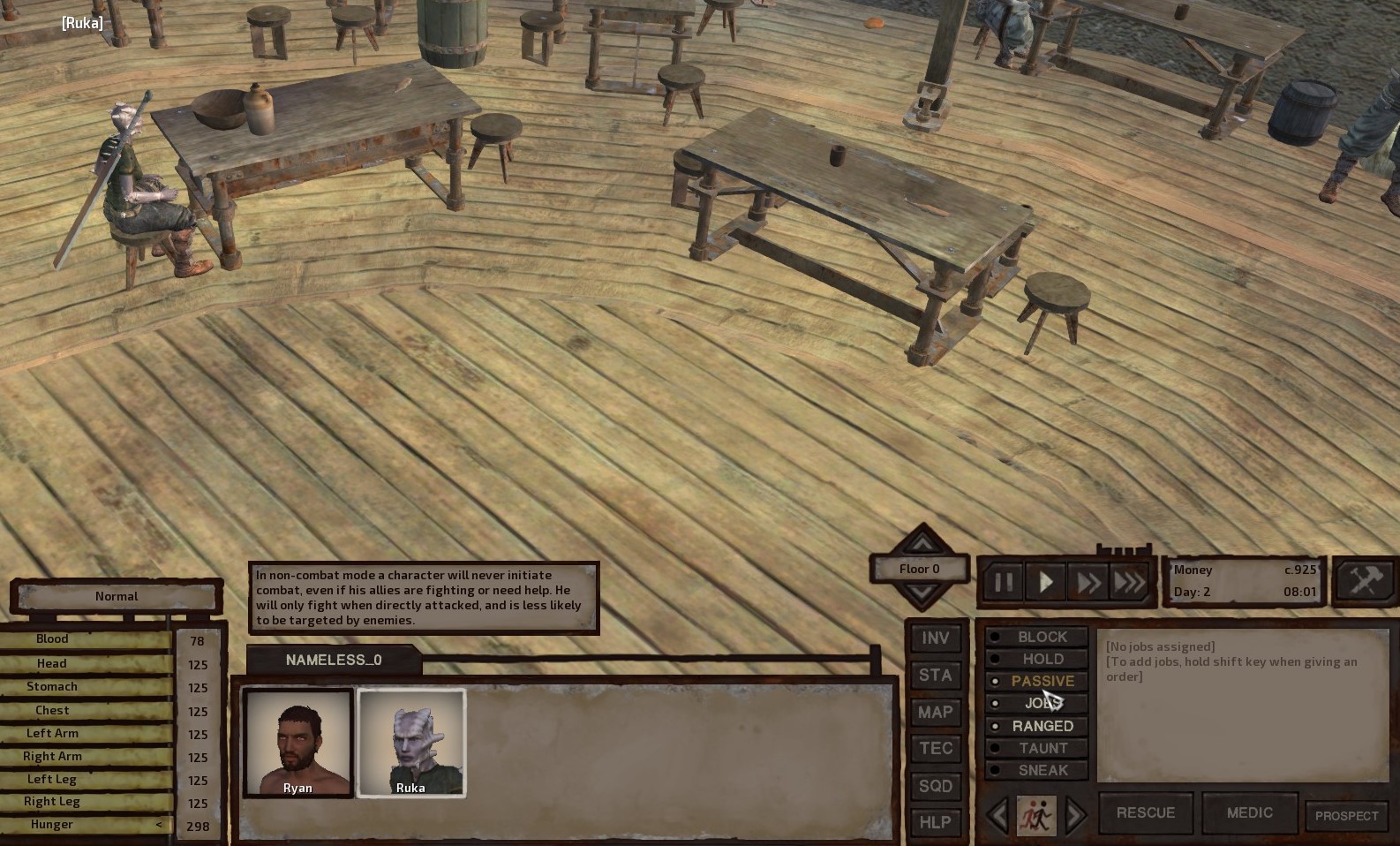1400x846 pixels.
Task: Select Ruka's portrait in the squad bar
Action: tap(411, 744)
